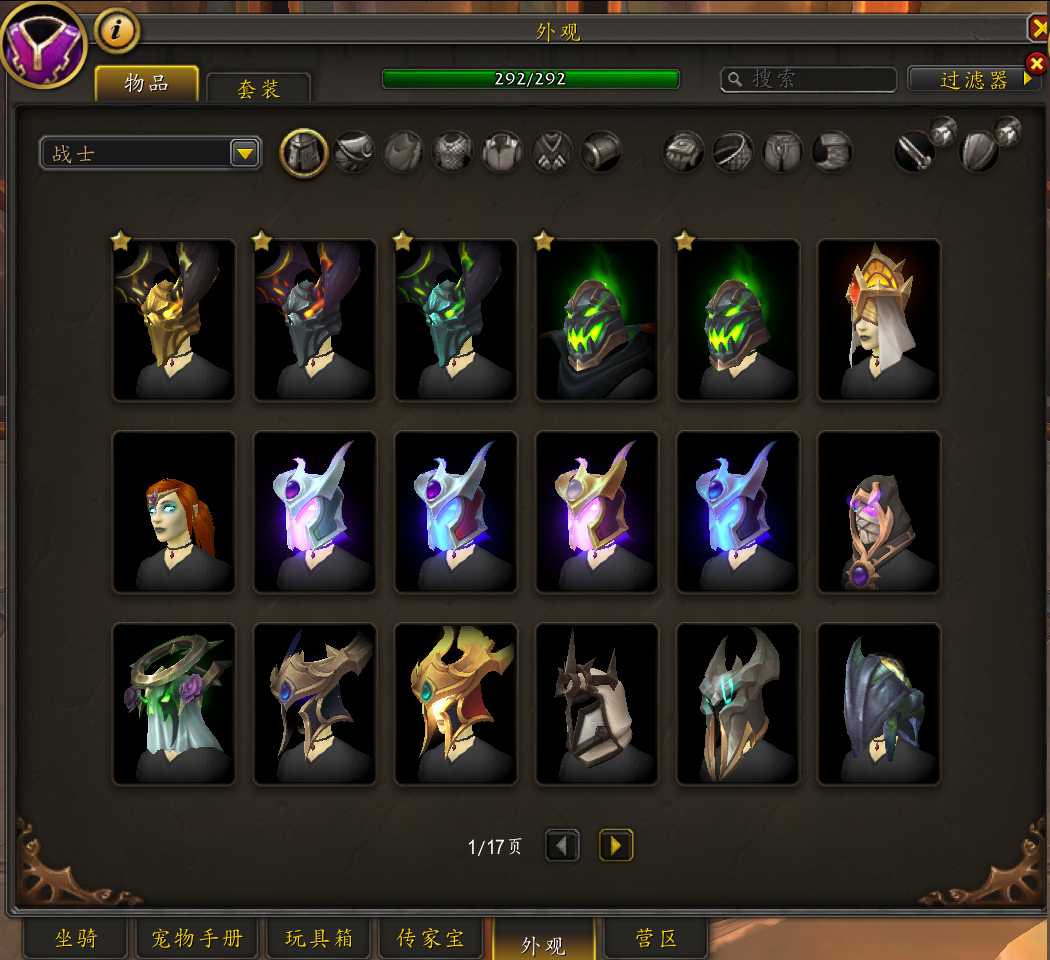
Task: Click the round info button
Action: point(117,32)
